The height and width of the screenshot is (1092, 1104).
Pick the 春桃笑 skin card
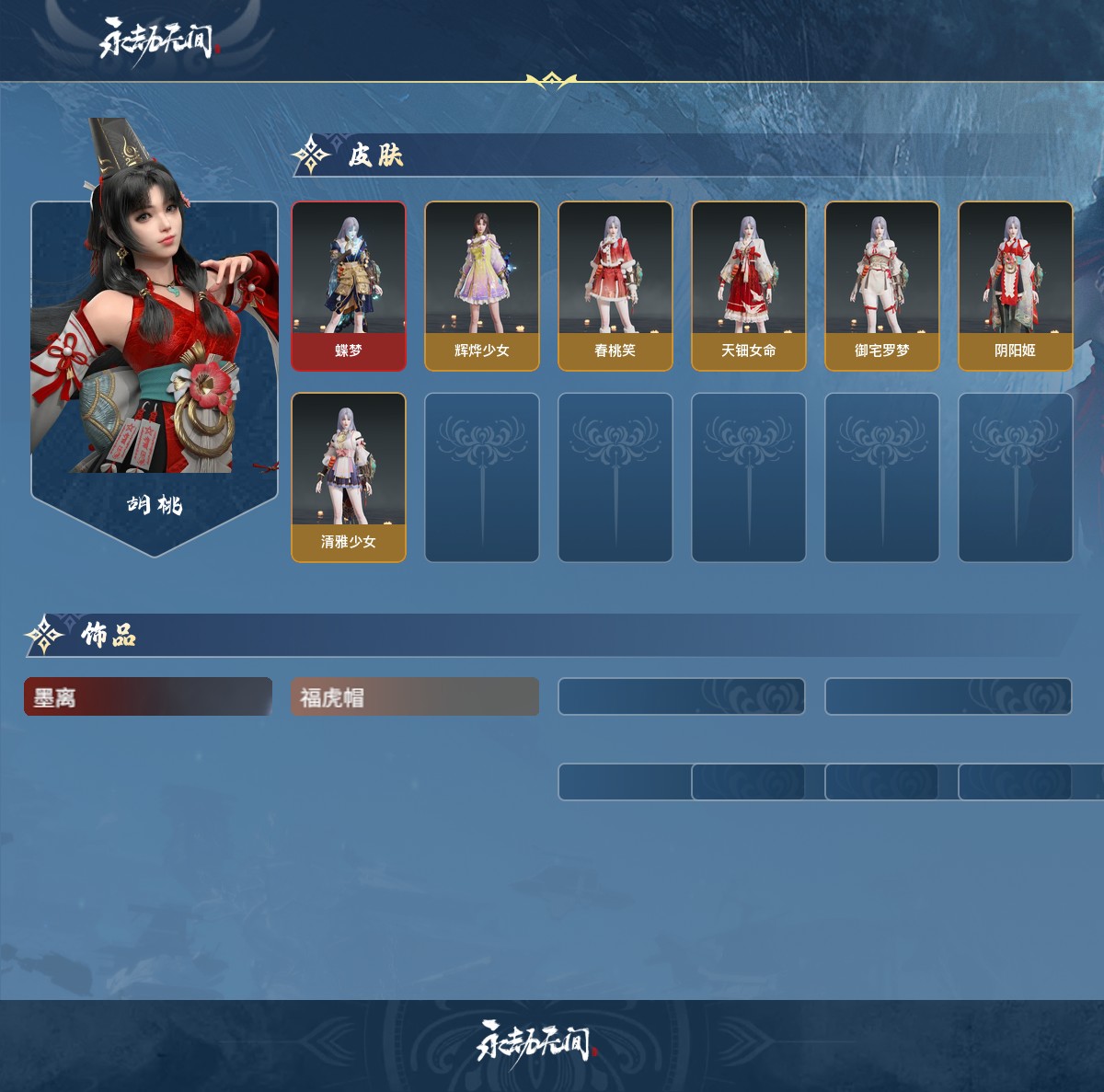click(615, 286)
